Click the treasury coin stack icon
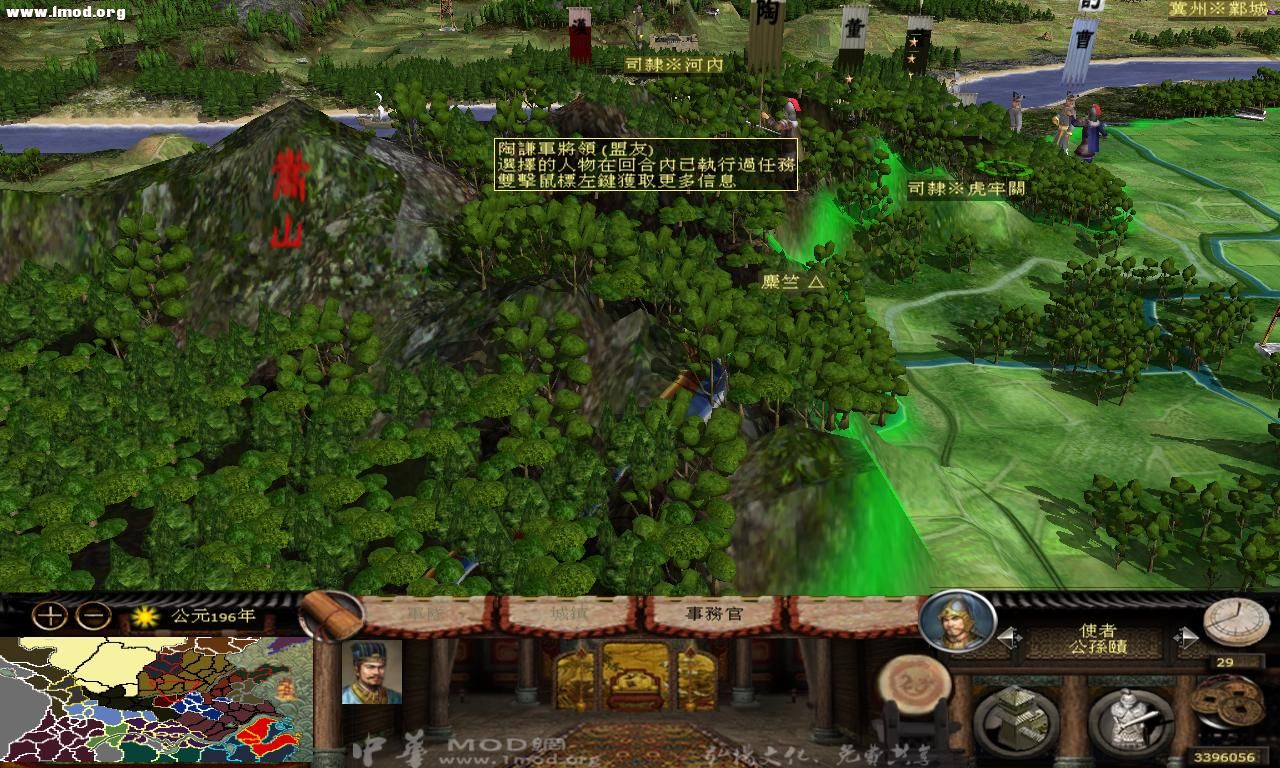 (x=1230, y=702)
